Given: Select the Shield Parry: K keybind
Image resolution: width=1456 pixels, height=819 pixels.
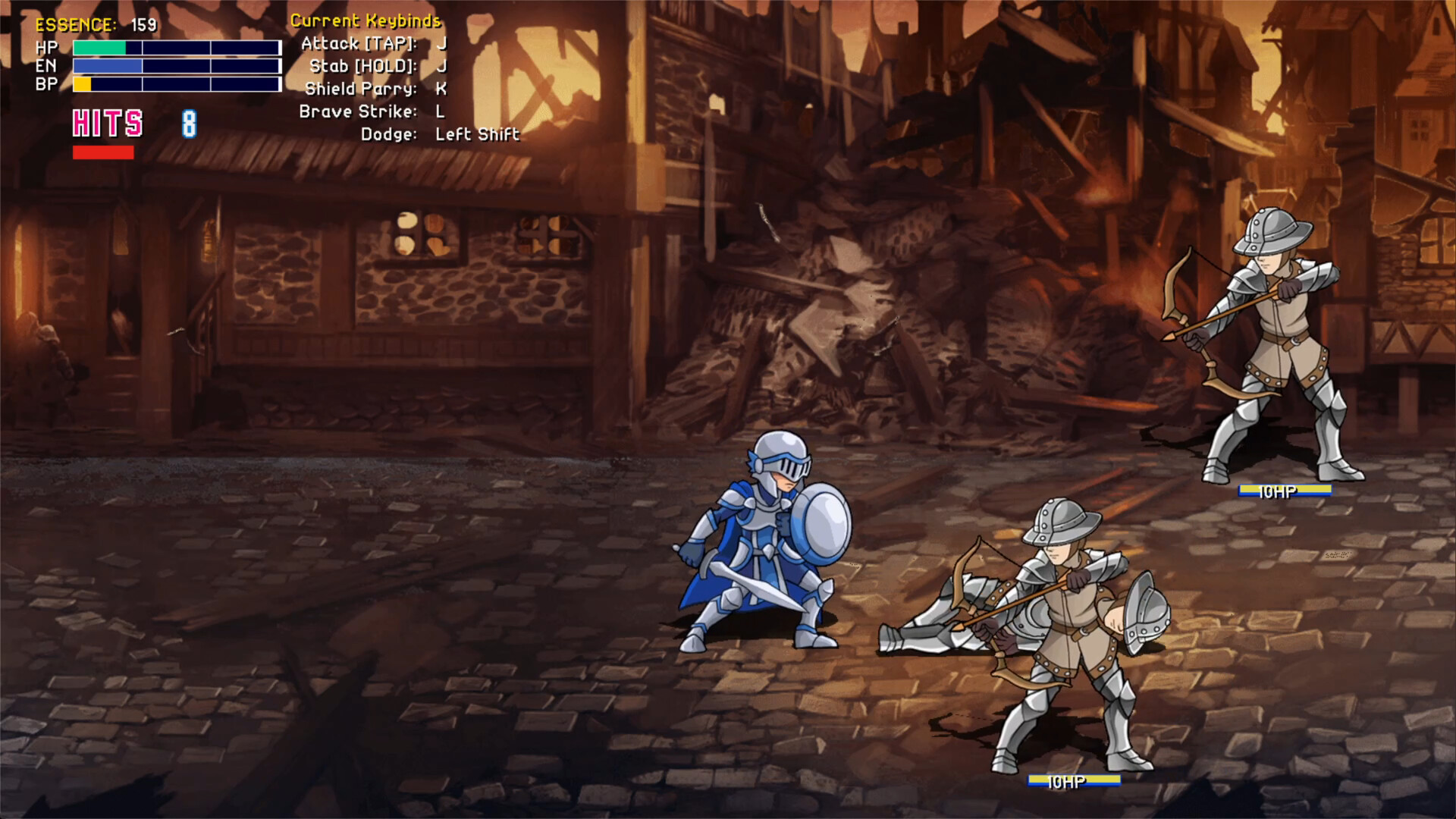Looking at the screenshot, I should [x=375, y=89].
